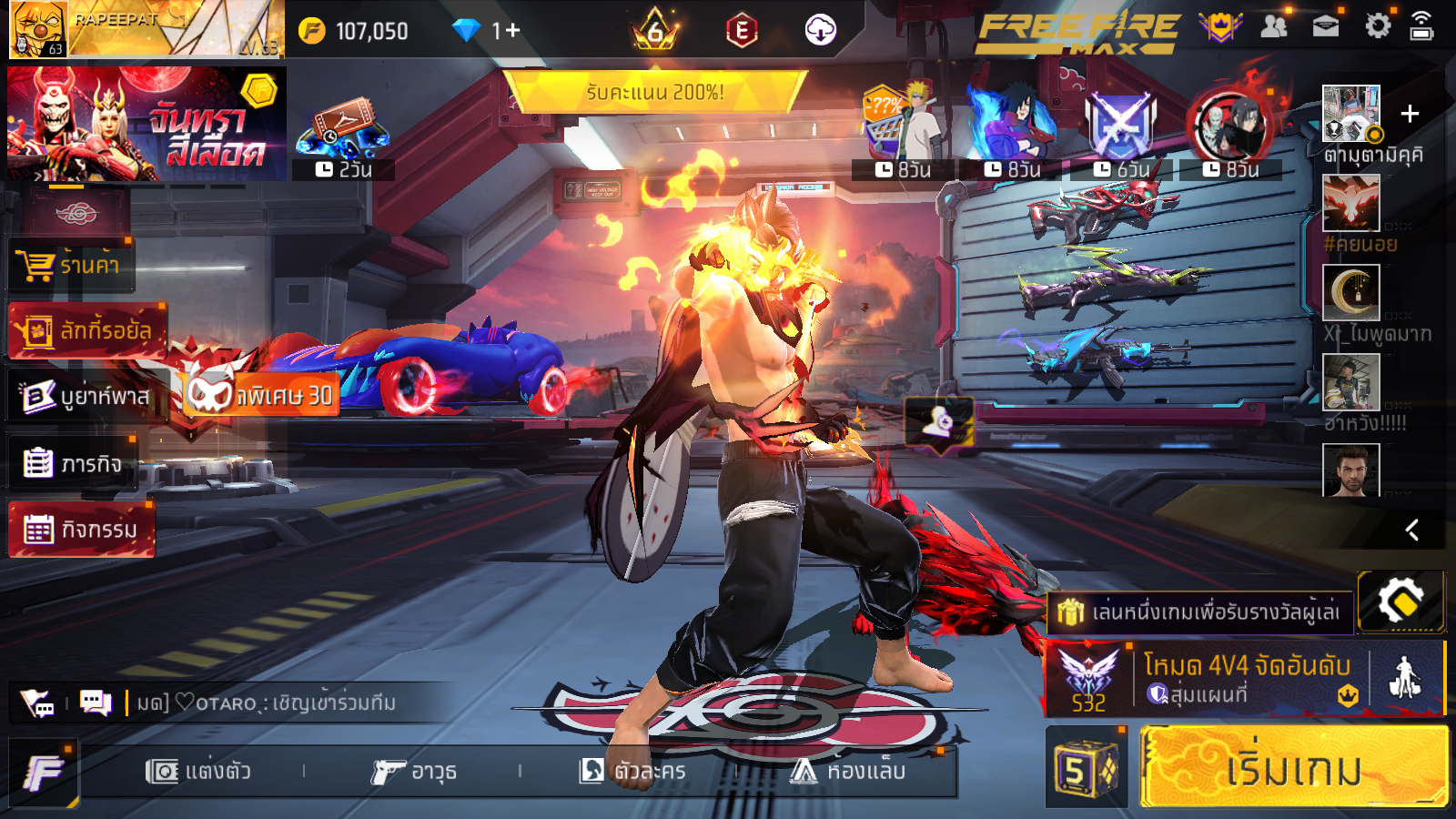1456x819 pixels.
Task: Open the friends list icon
Action: [1274, 26]
